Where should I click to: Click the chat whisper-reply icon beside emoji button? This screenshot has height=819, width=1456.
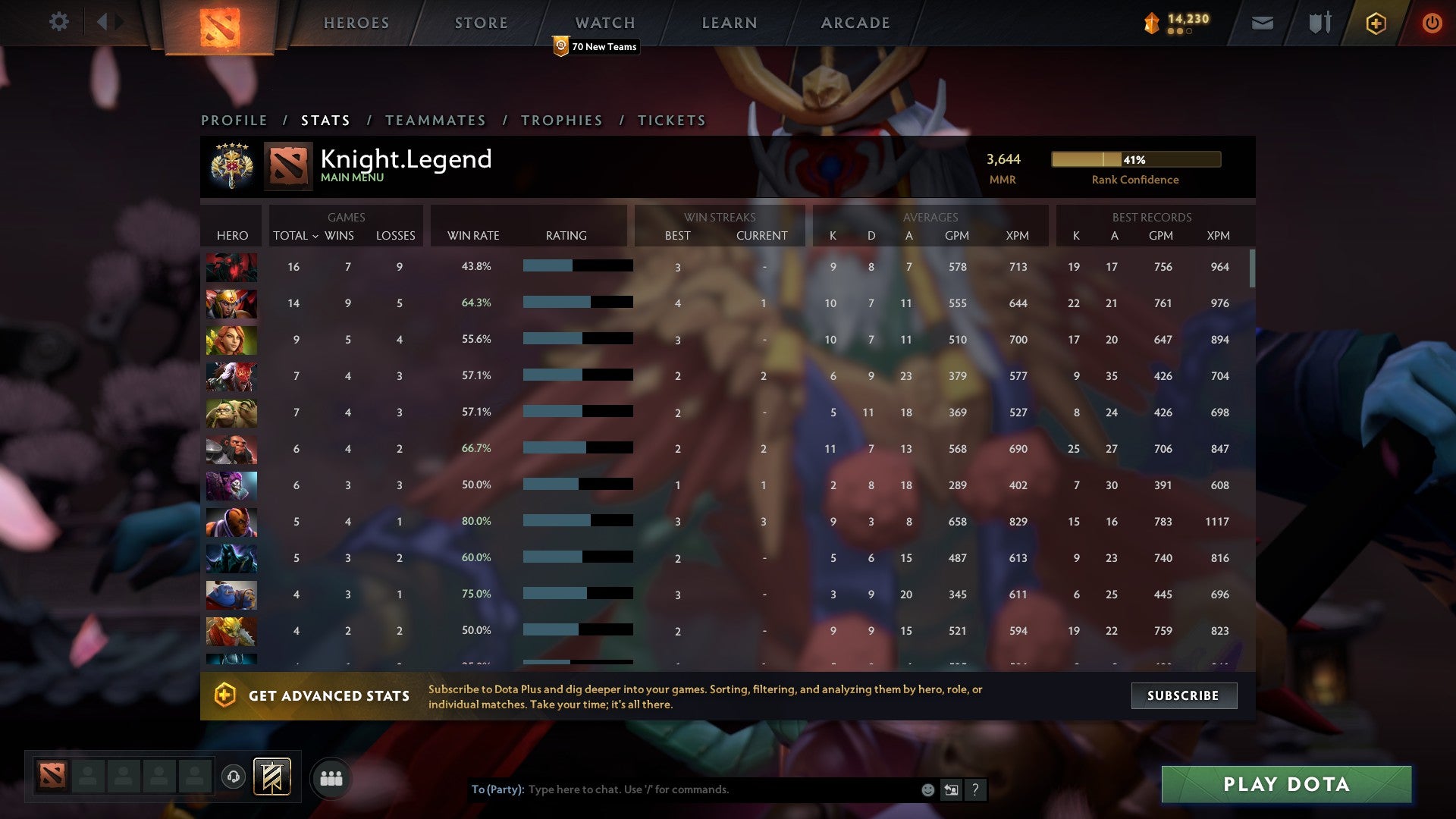pyautogui.click(x=950, y=789)
